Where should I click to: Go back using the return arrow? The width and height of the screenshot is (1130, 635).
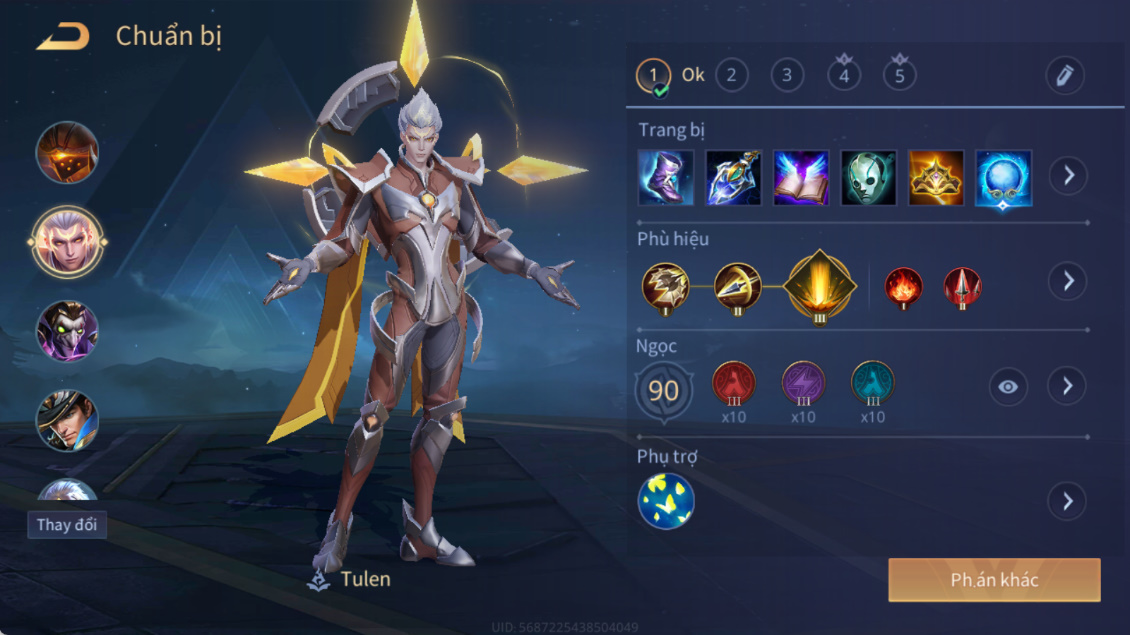[62, 38]
